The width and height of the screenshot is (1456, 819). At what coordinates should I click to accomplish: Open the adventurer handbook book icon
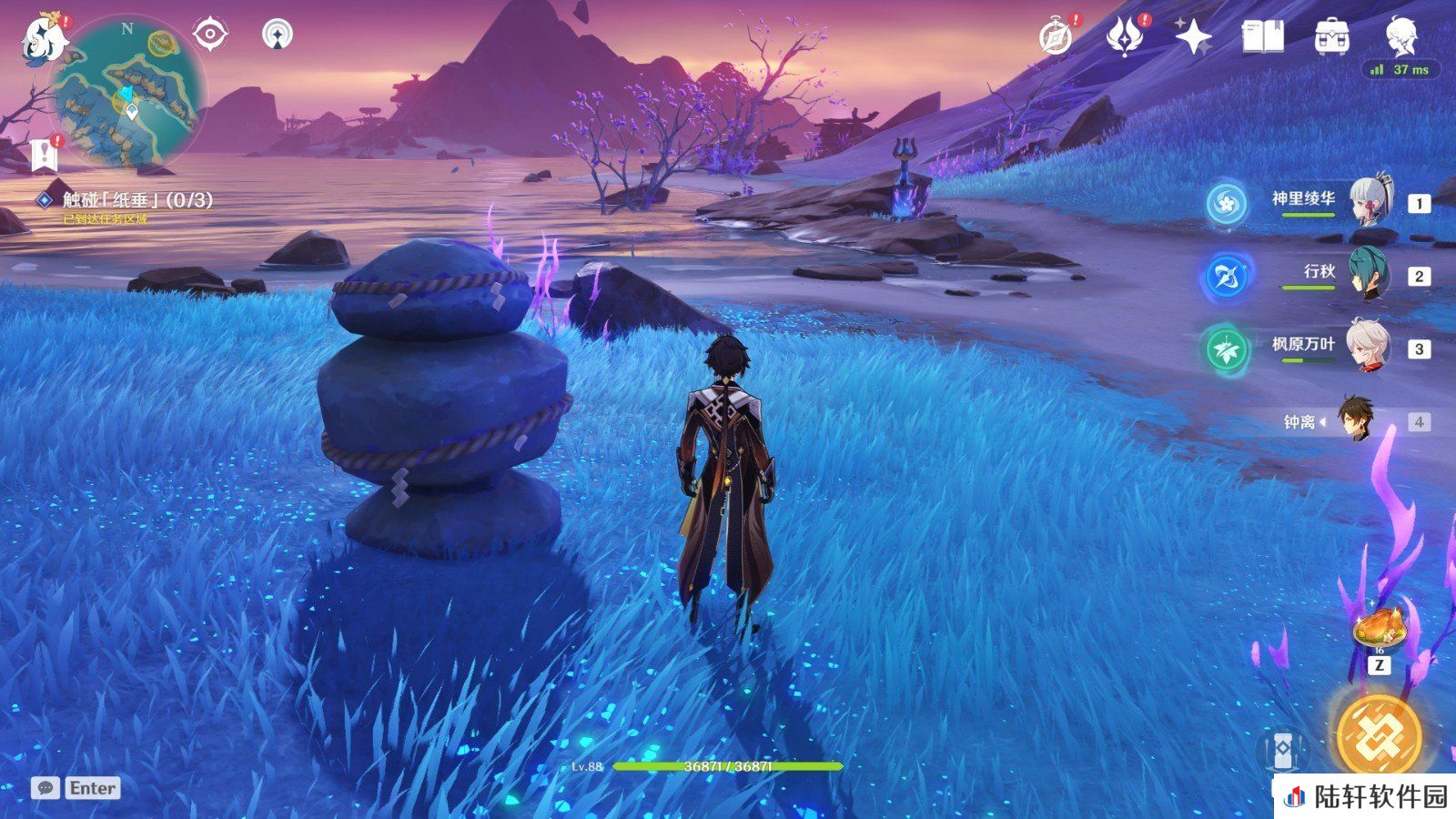pos(1263,38)
